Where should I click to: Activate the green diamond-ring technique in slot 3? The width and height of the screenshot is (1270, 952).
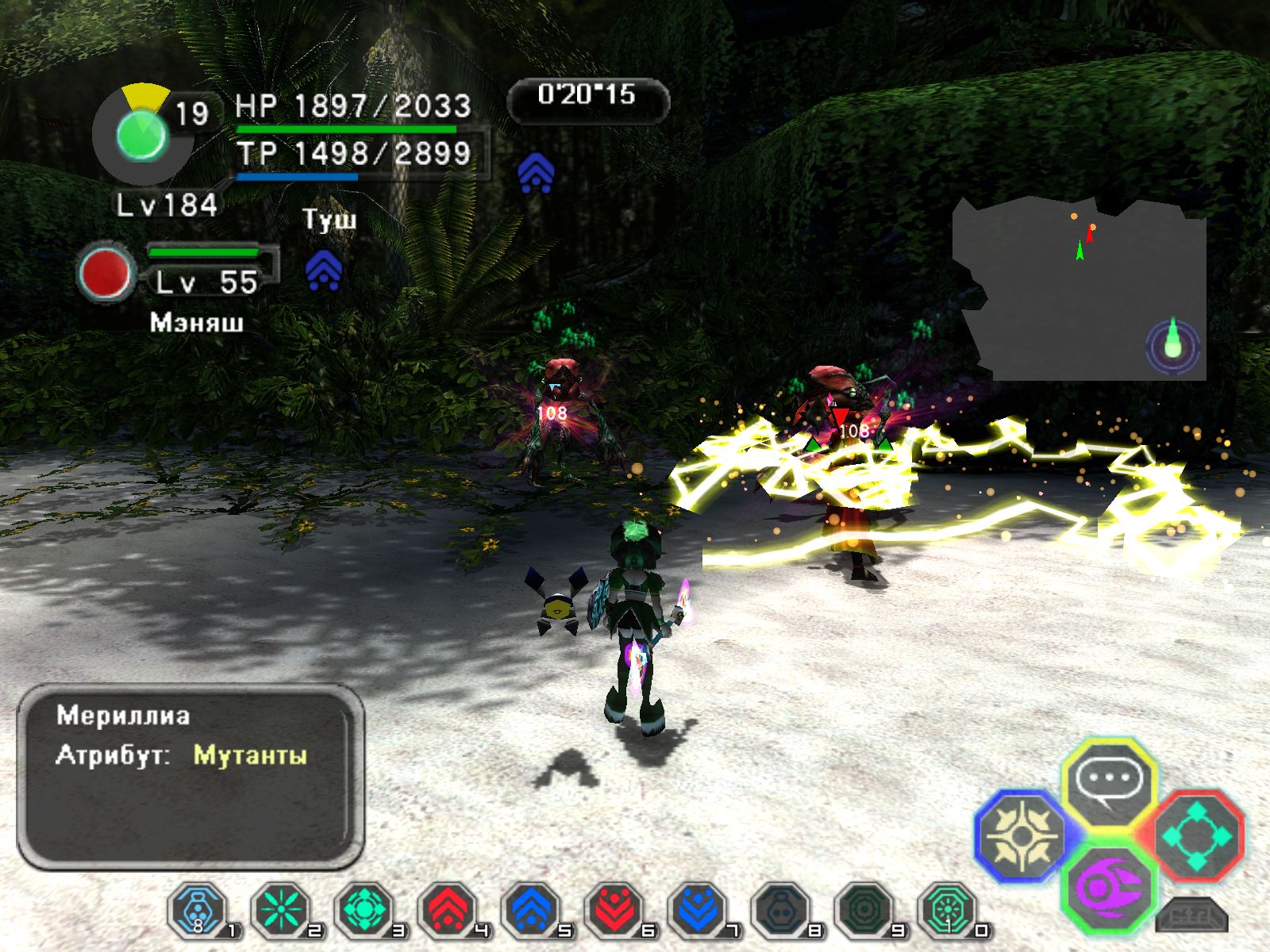click(x=365, y=910)
